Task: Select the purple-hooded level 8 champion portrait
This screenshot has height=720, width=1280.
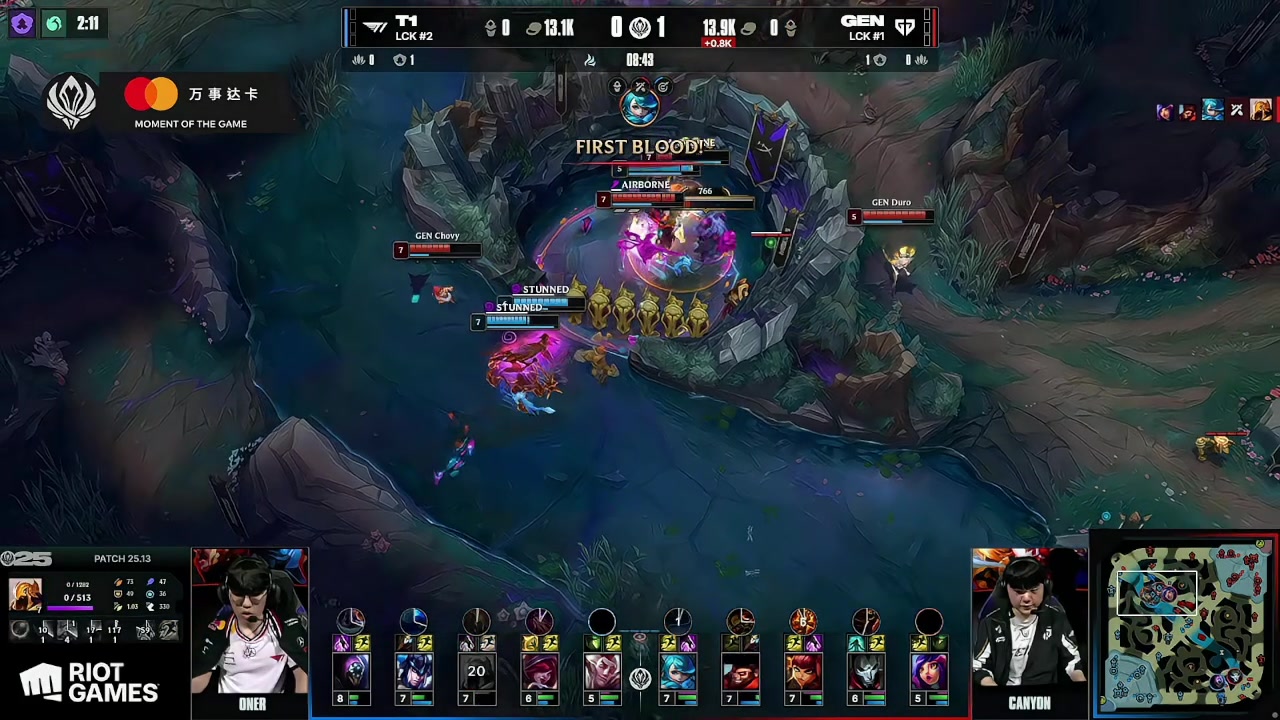Action: coord(351,671)
